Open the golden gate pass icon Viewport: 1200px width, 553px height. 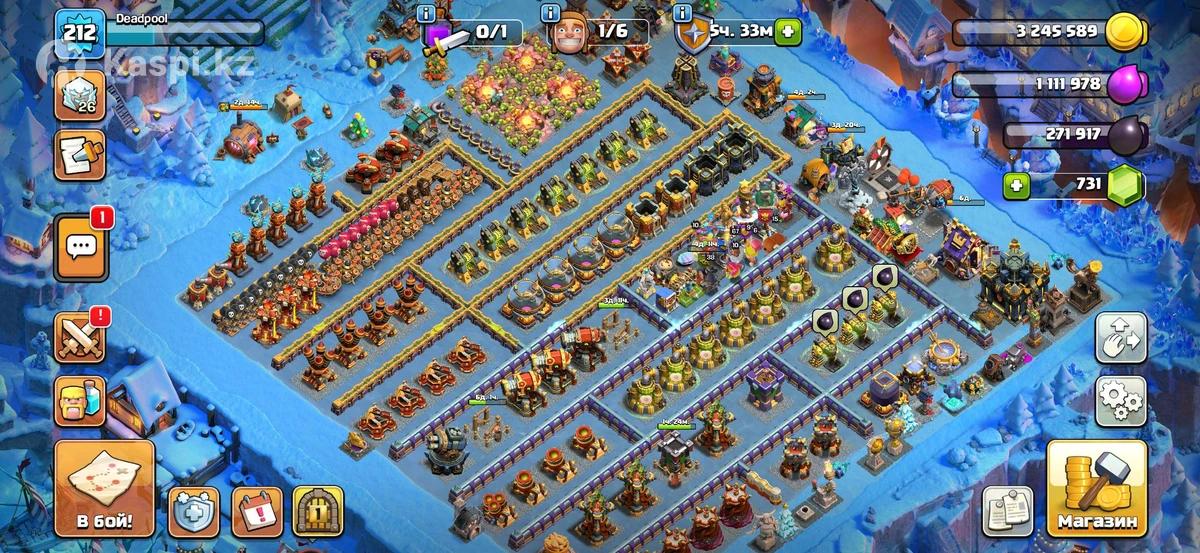pyautogui.click(x=318, y=512)
